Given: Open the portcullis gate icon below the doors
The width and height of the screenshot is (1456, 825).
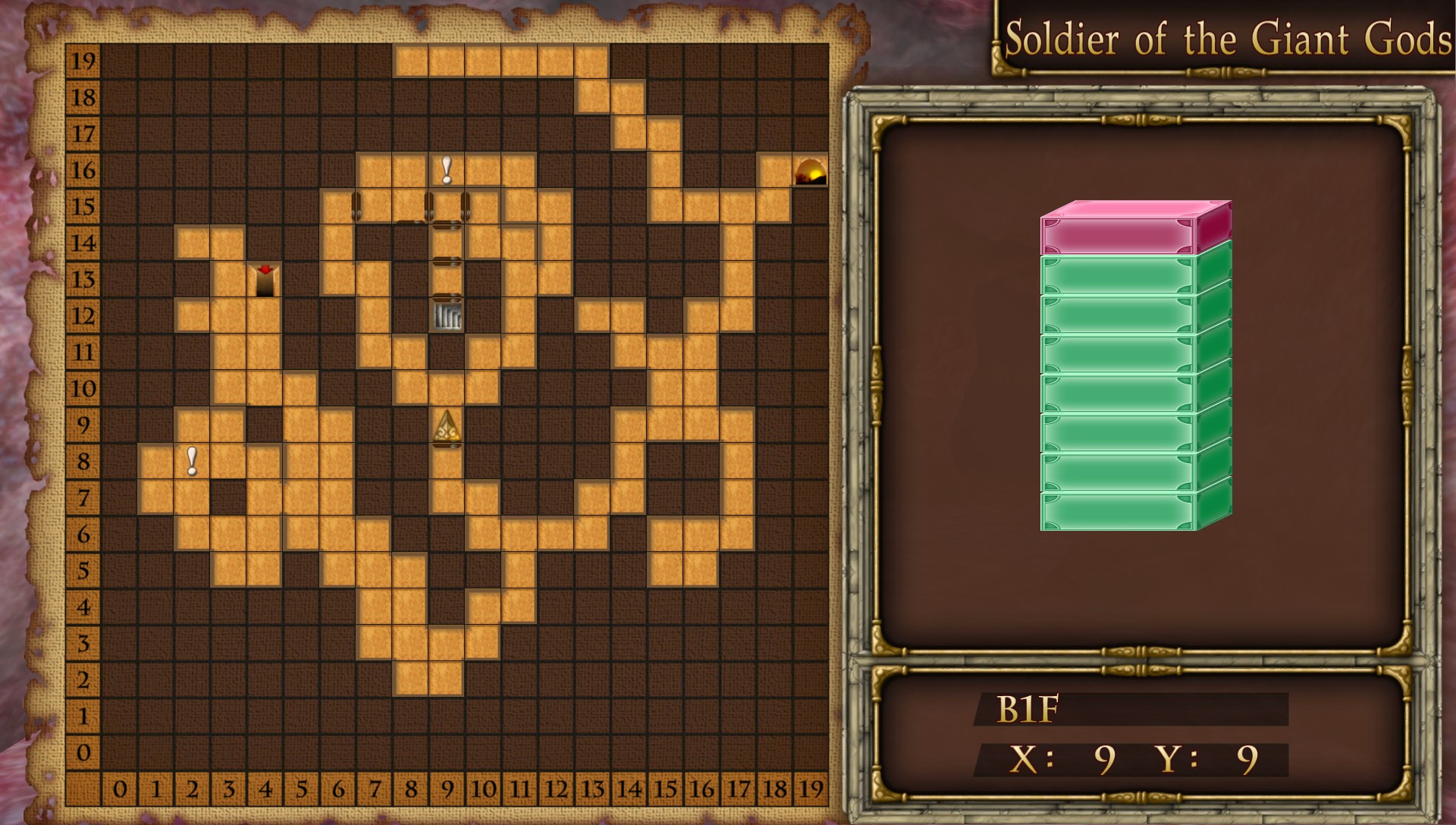Looking at the screenshot, I should pos(447,316).
